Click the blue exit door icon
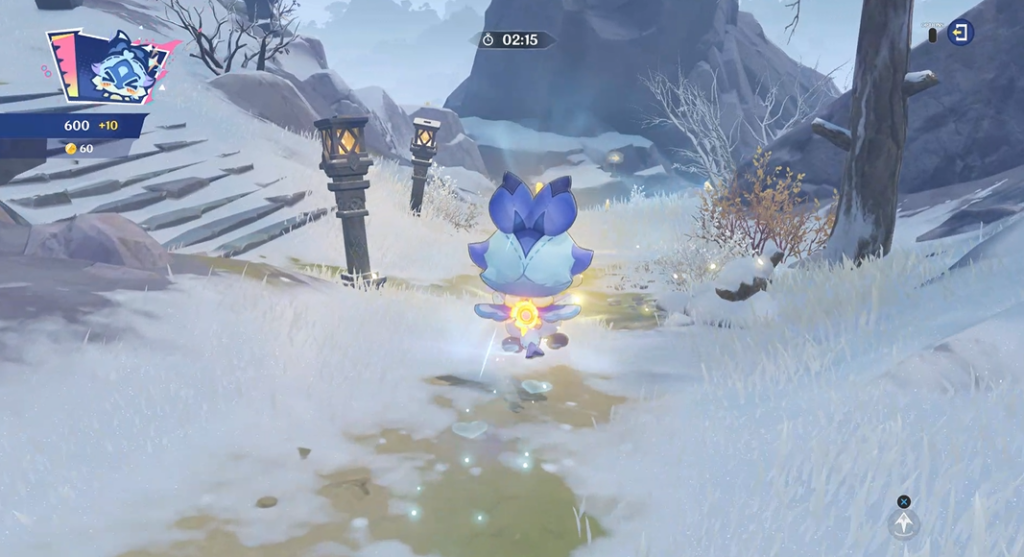The width and height of the screenshot is (1024, 557). pos(960,33)
